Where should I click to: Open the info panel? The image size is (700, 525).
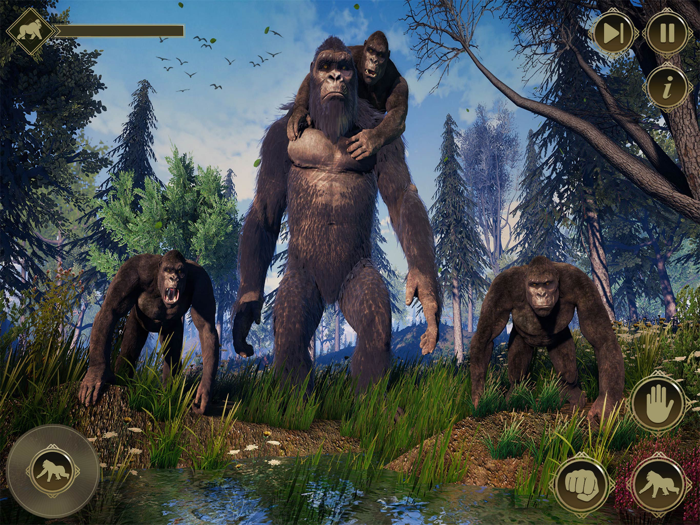[x=666, y=87]
